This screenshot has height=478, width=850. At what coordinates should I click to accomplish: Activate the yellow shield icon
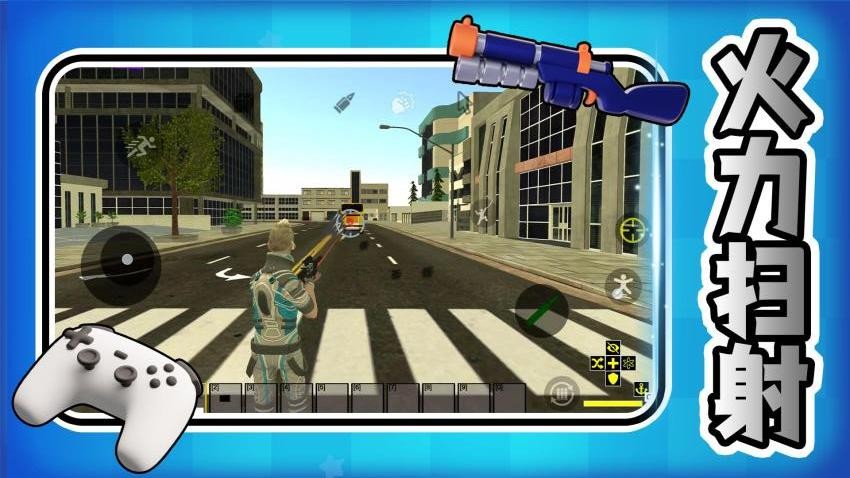point(613,378)
